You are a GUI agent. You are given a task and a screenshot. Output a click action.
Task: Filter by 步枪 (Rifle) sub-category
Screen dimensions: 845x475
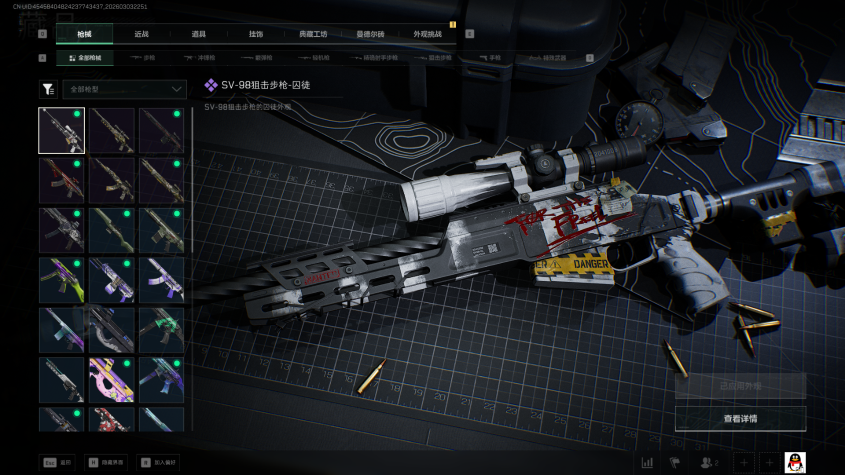[144, 58]
